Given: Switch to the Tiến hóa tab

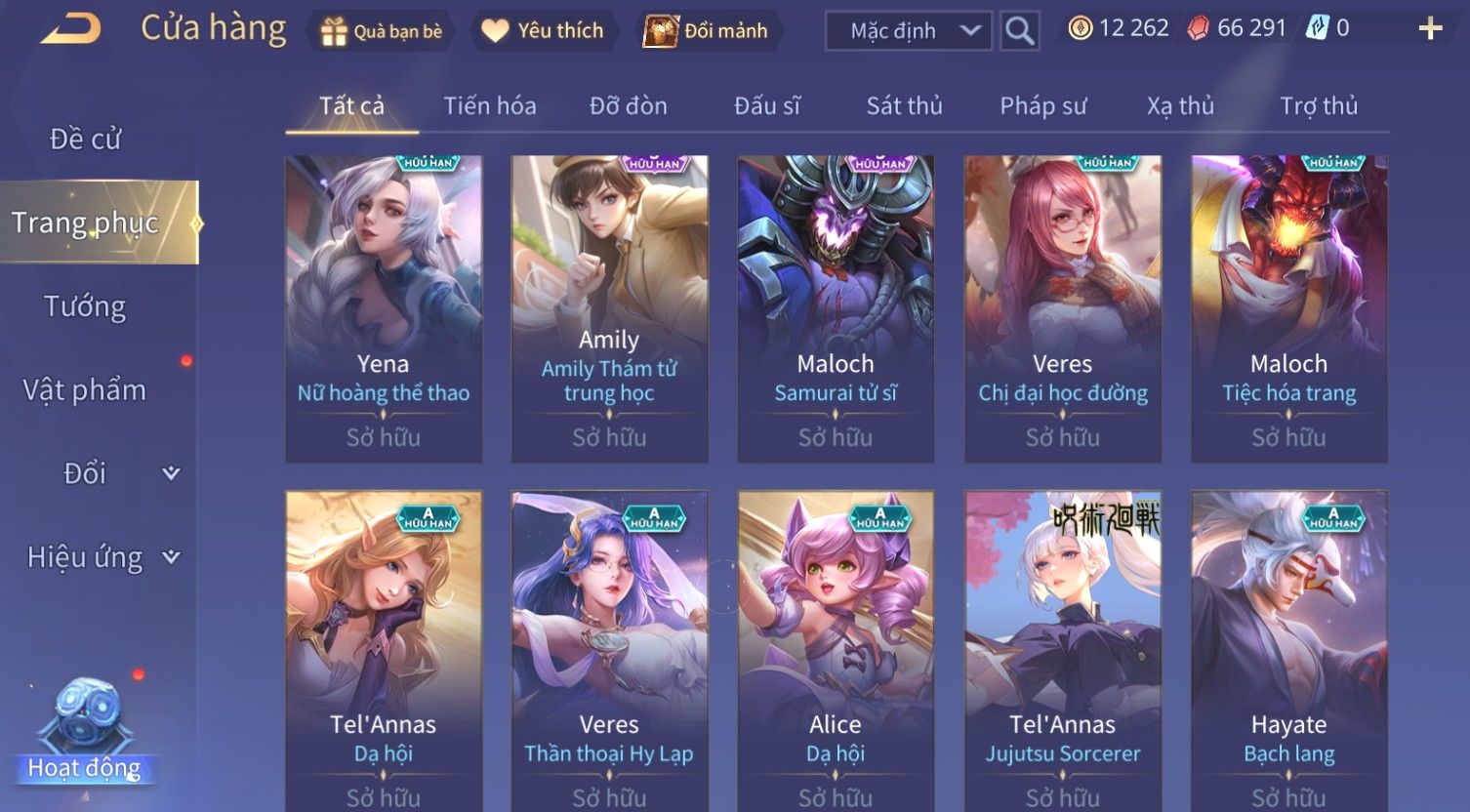Looking at the screenshot, I should click(490, 105).
